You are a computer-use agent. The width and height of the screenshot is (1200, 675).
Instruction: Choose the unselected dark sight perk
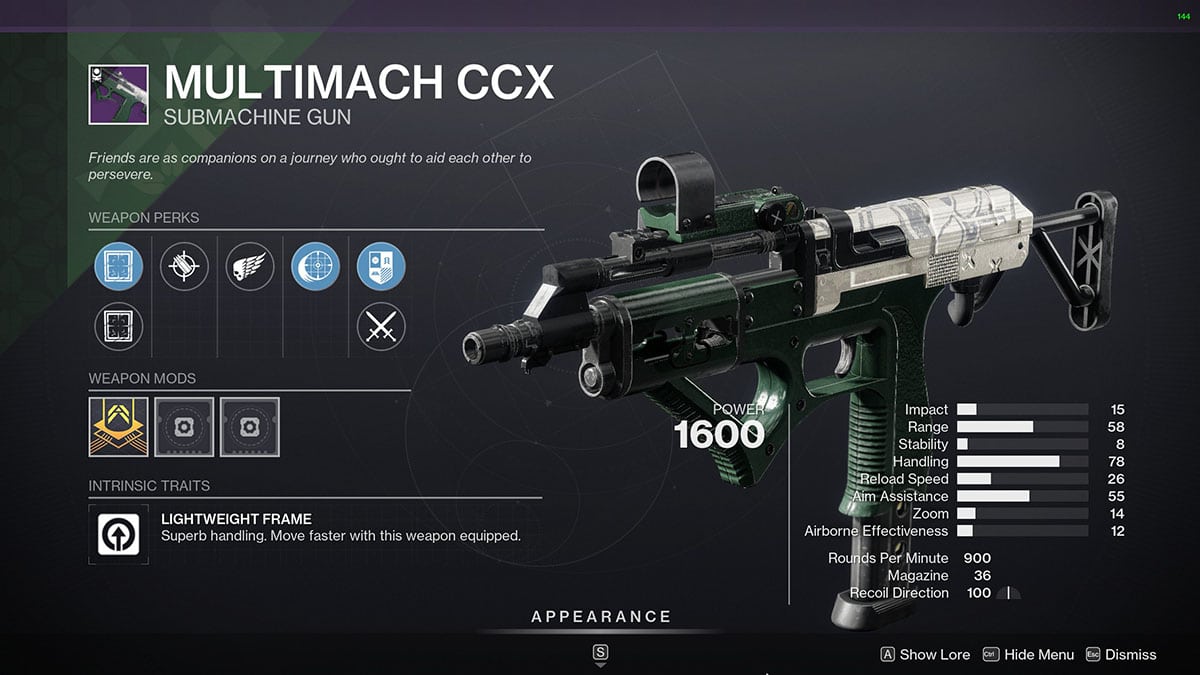[x=119, y=326]
